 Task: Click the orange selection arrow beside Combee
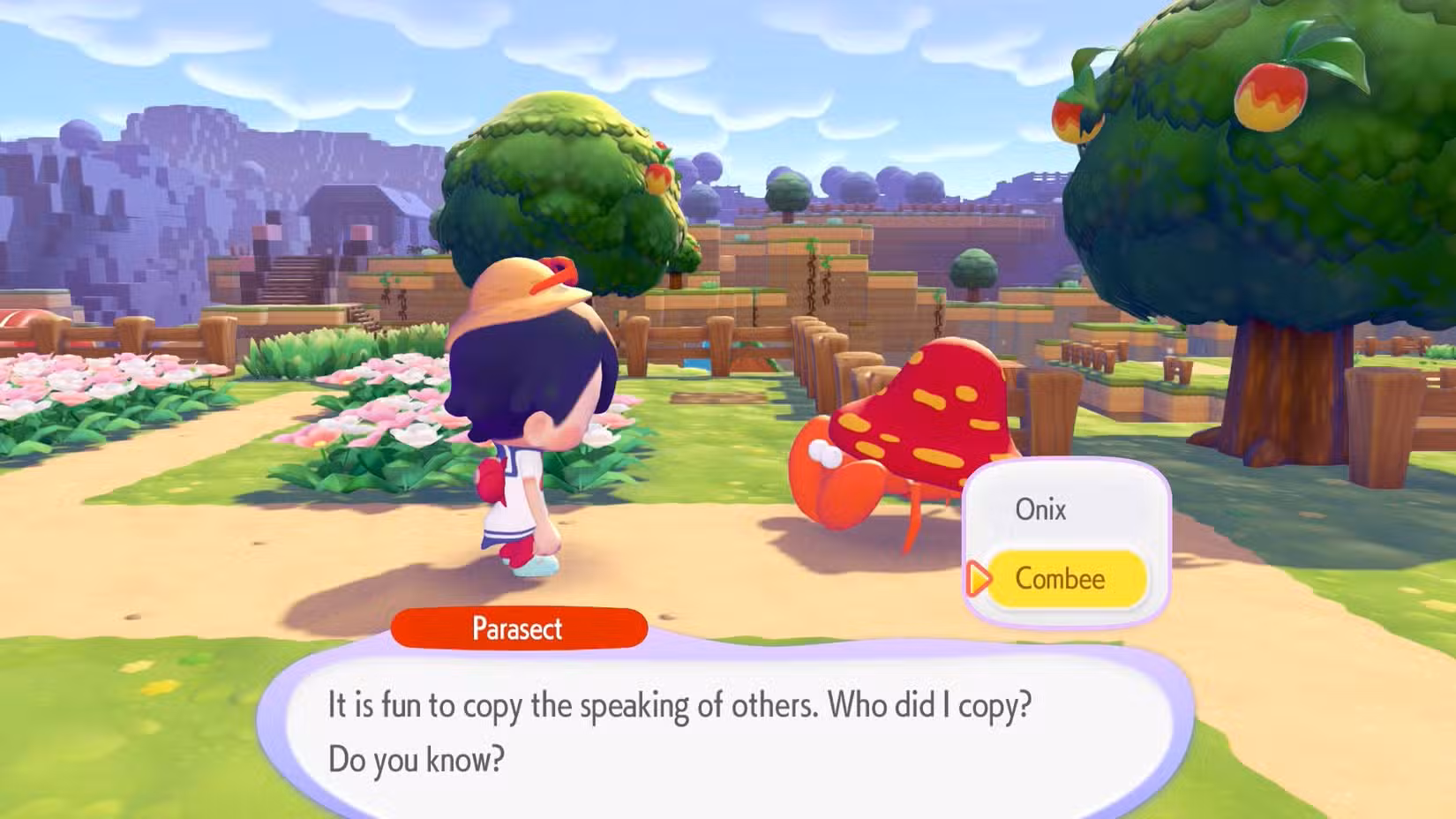tap(979, 580)
